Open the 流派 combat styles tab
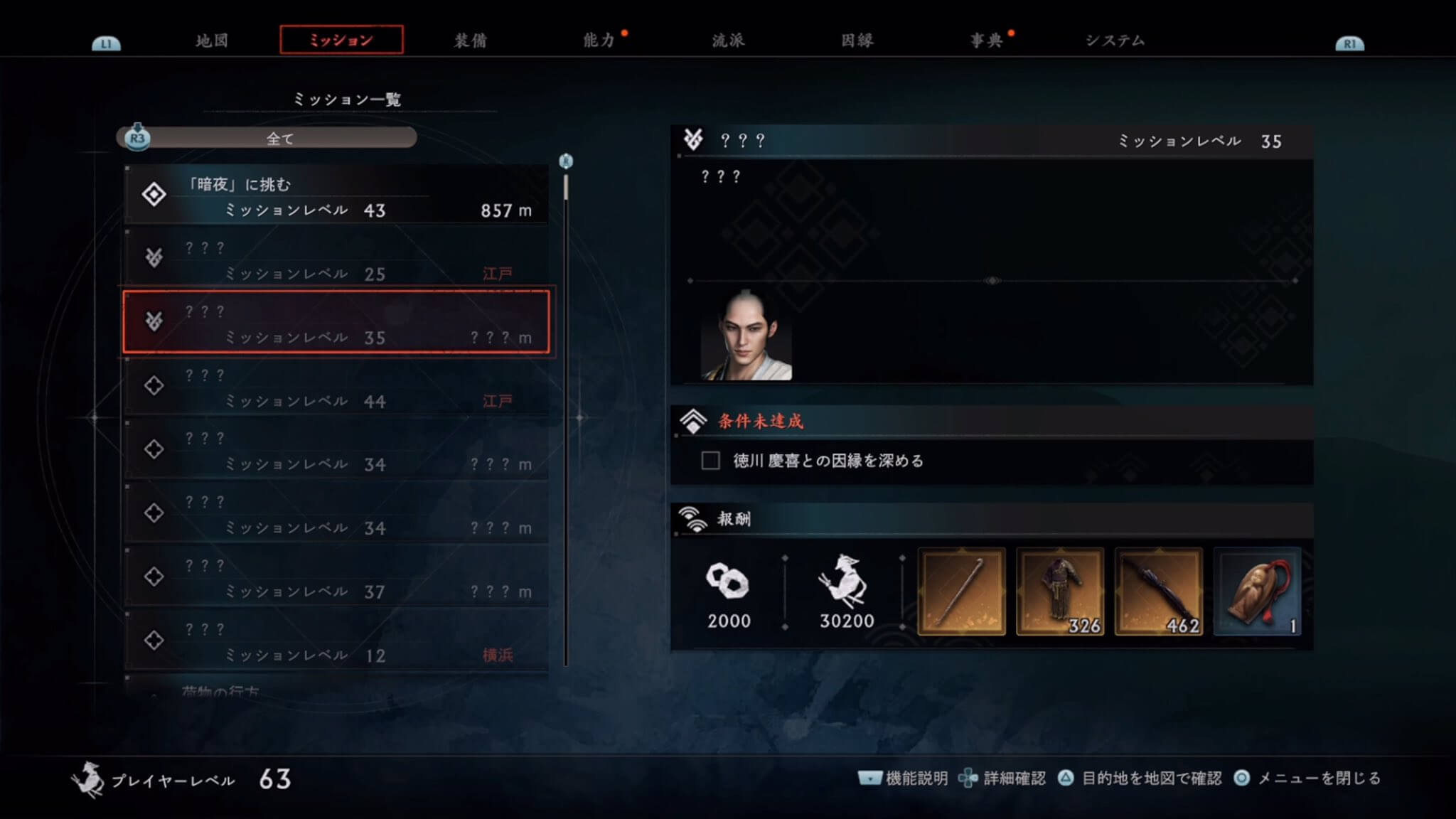Image resolution: width=1456 pixels, height=819 pixels. [x=729, y=41]
